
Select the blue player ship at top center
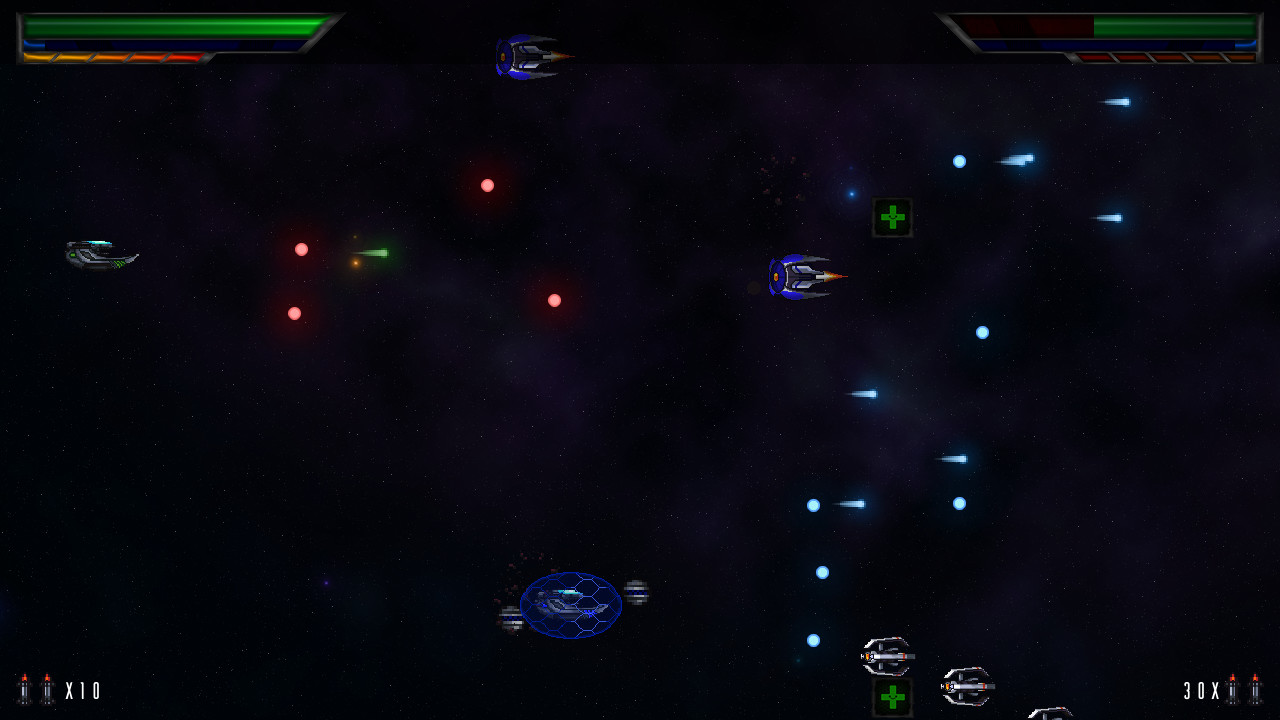(x=527, y=55)
